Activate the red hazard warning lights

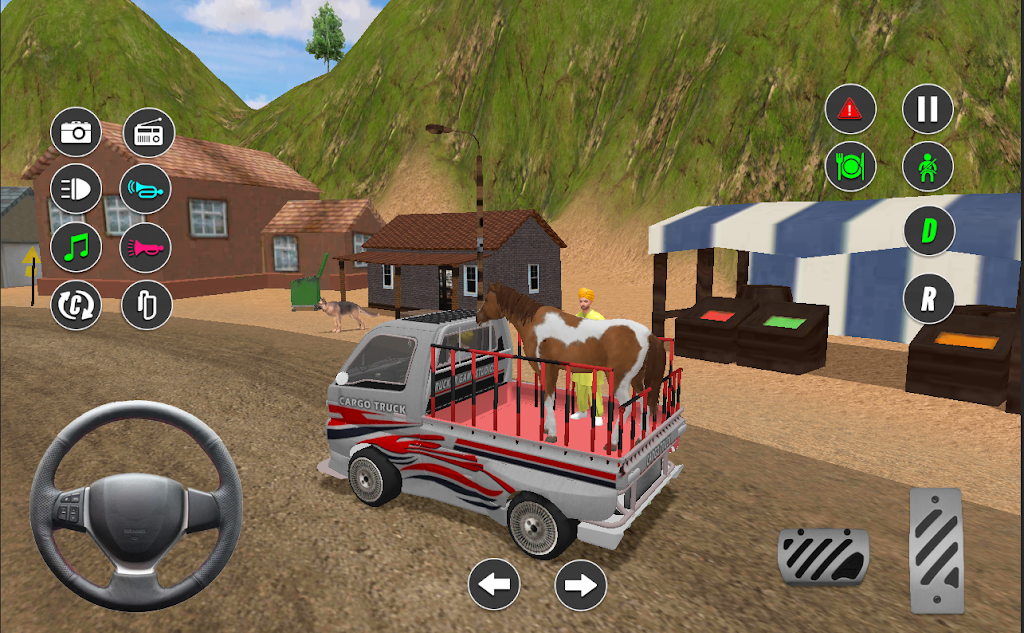850,109
